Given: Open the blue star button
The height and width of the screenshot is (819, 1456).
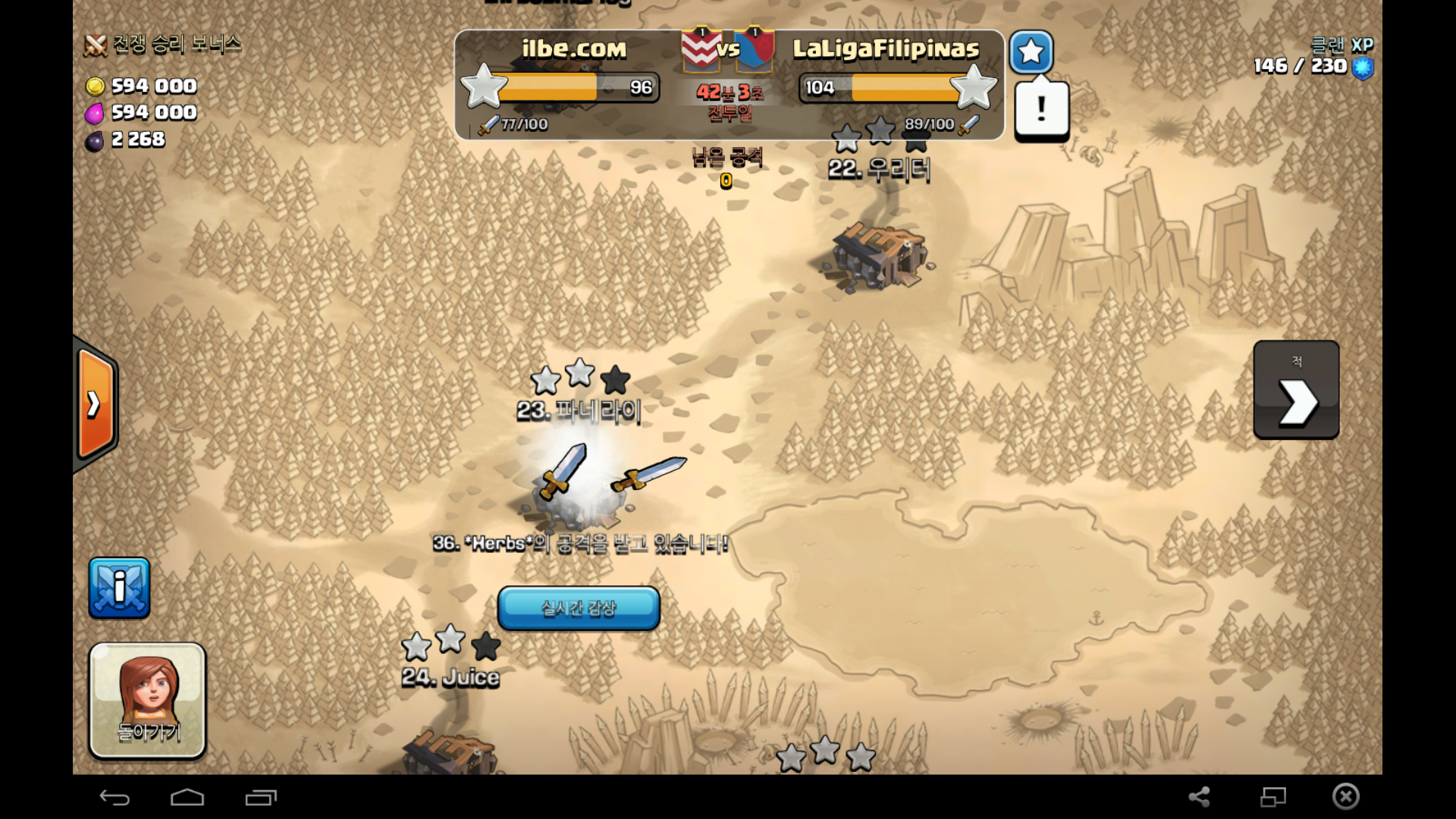Looking at the screenshot, I should (x=1031, y=52).
